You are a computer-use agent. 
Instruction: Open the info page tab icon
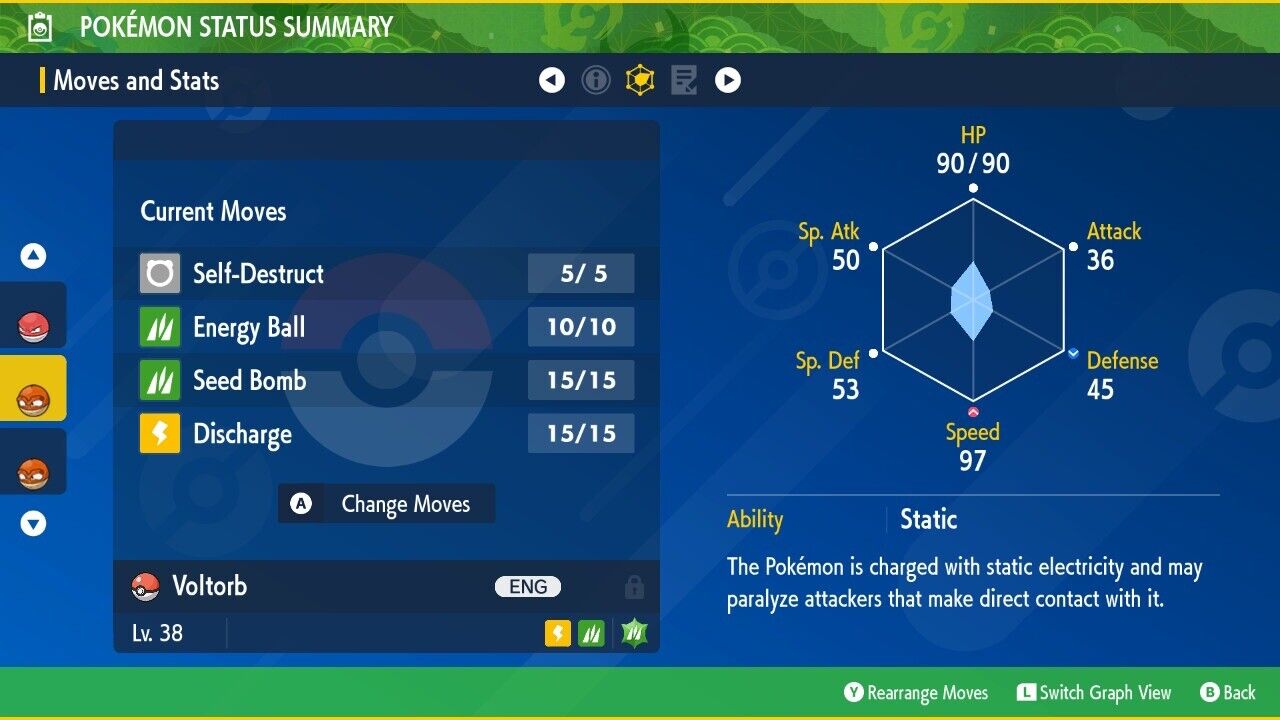tap(596, 80)
